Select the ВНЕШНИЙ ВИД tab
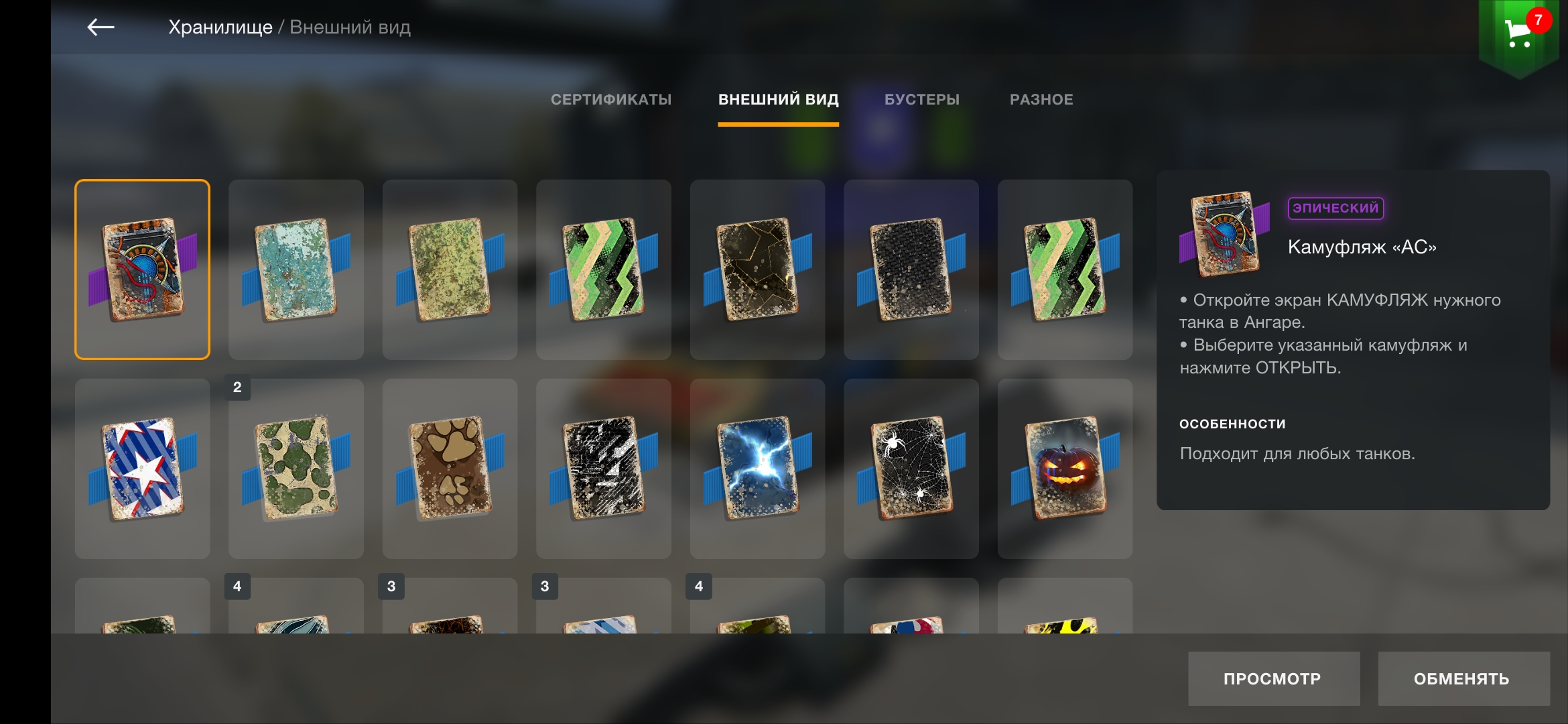The width and height of the screenshot is (1568, 724). tap(778, 100)
